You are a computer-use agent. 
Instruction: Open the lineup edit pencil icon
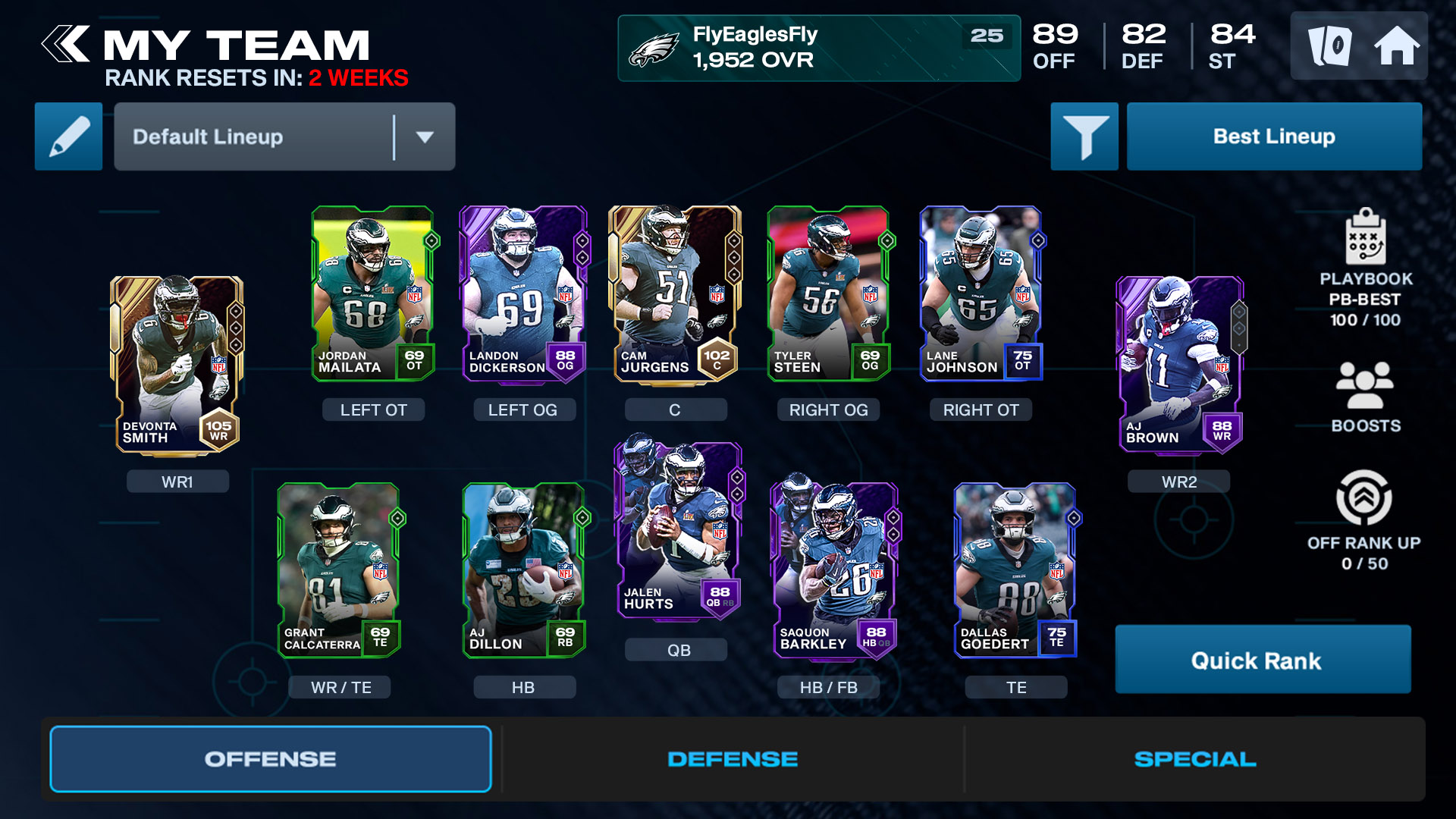click(x=67, y=136)
